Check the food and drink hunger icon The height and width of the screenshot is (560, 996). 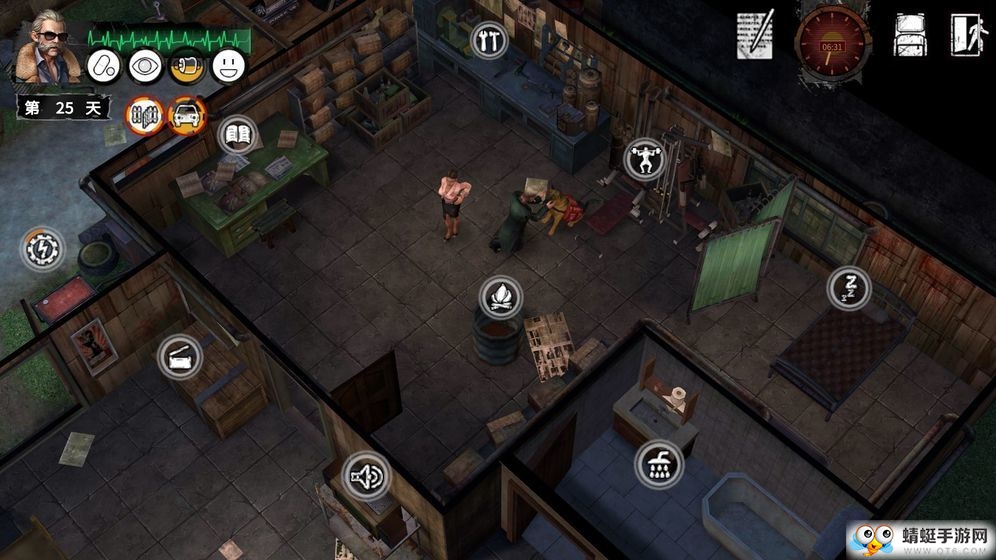pyautogui.click(x=186, y=66)
